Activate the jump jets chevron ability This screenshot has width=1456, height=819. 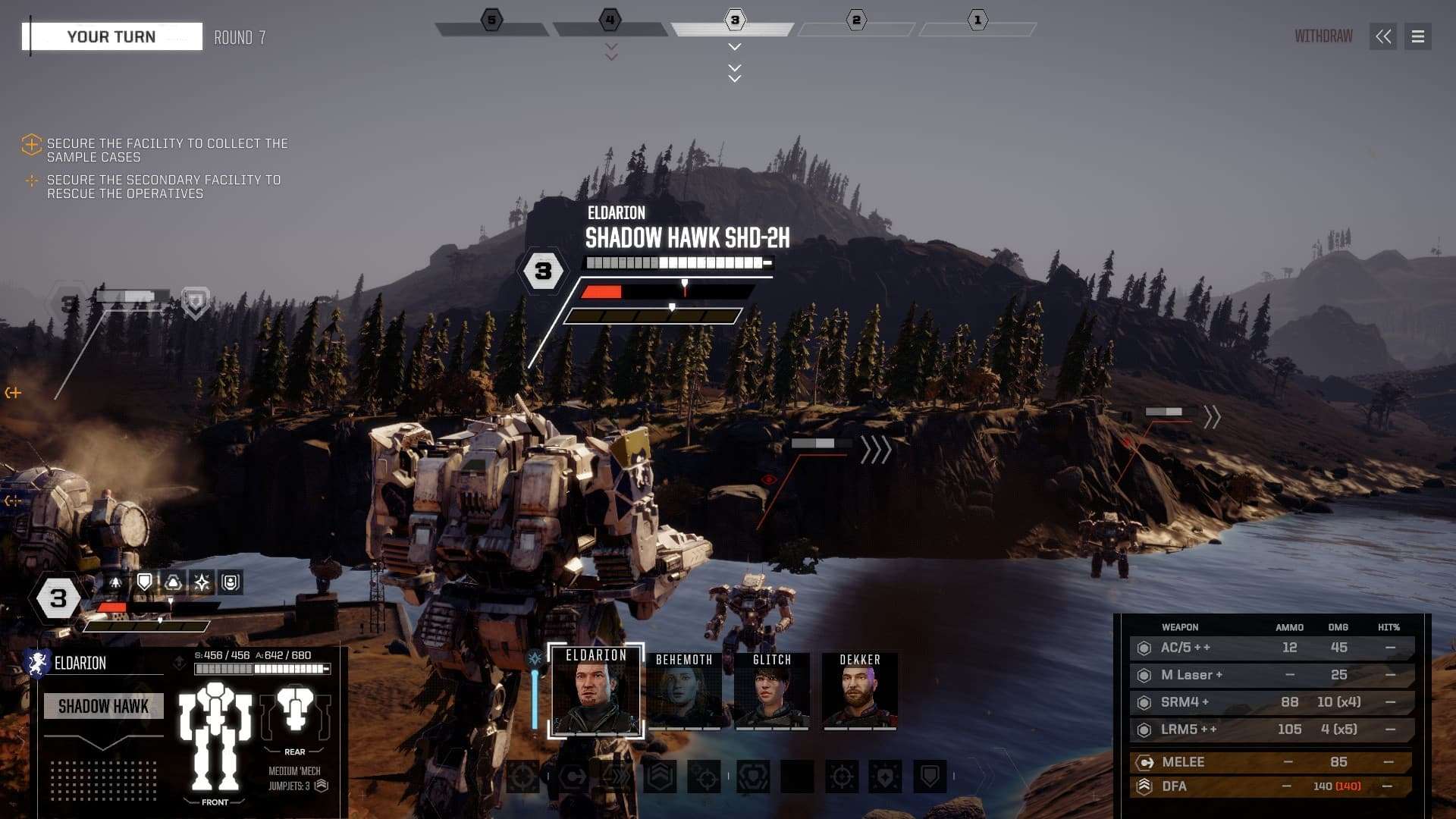point(660,777)
